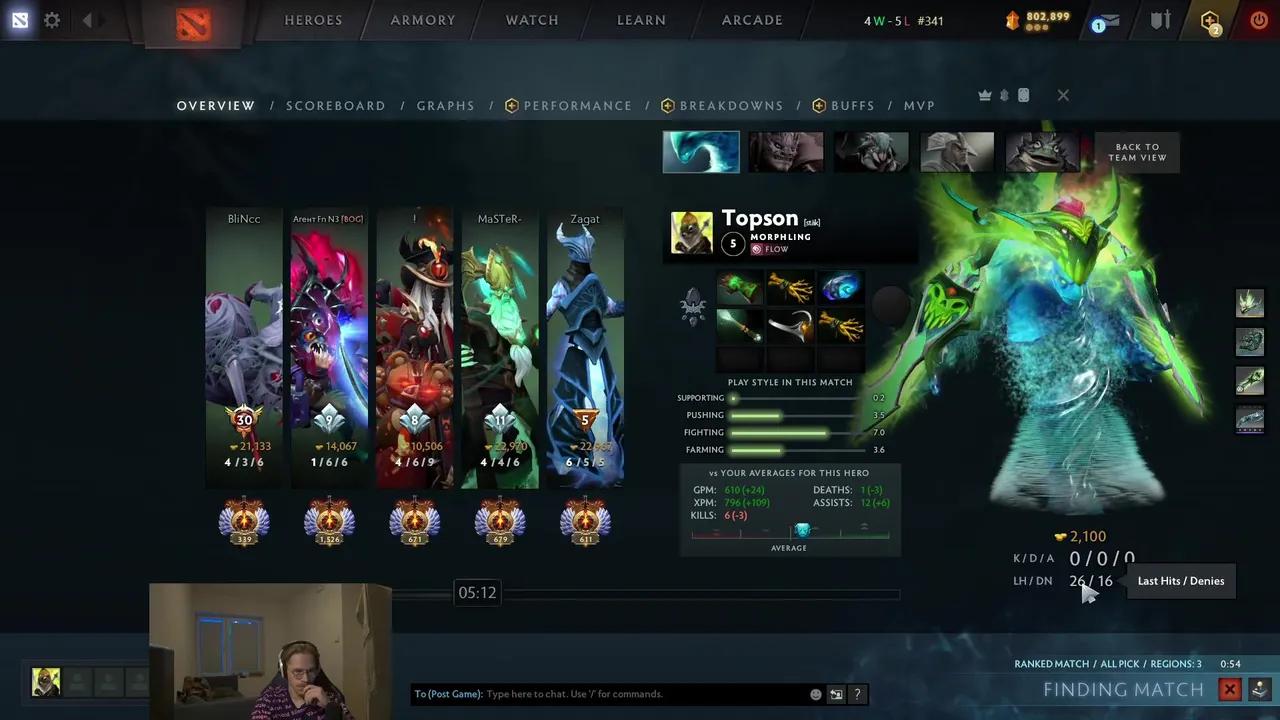Click the Hand of Midas item icon

click(791, 289)
